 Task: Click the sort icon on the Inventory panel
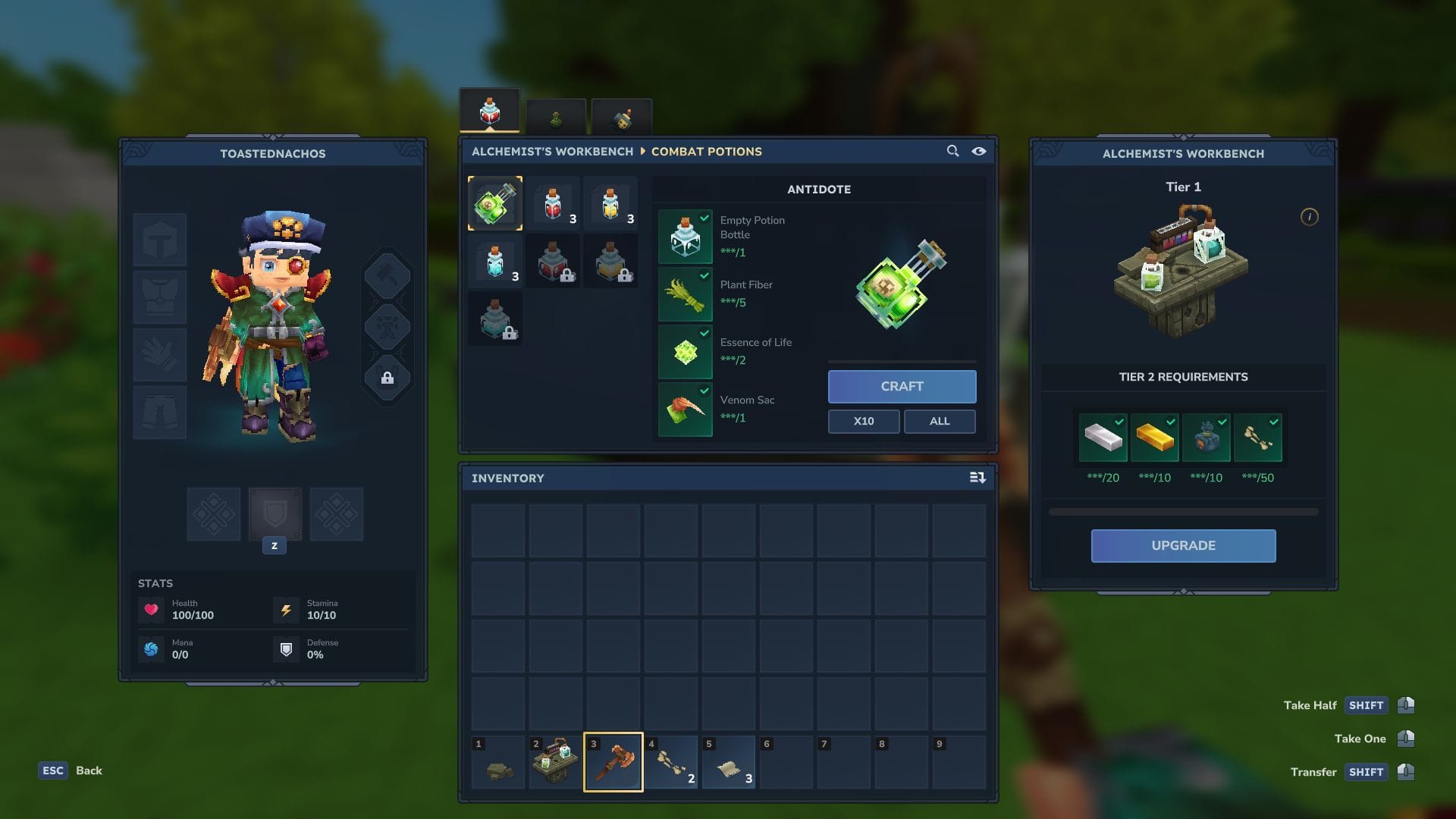[977, 478]
